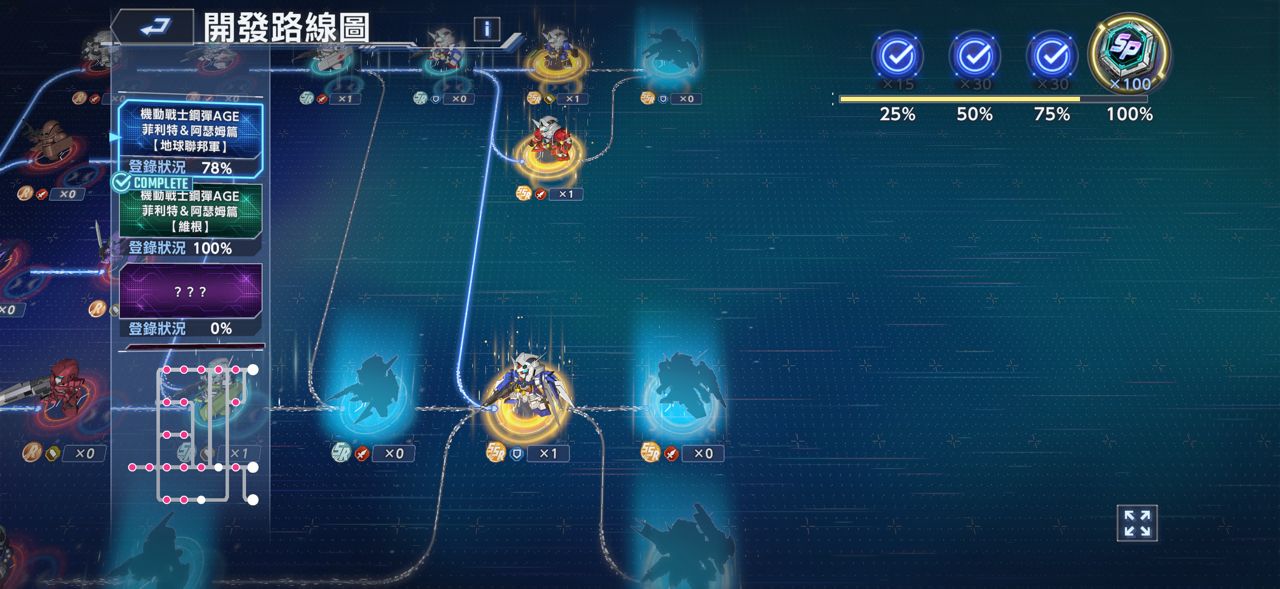This screenshot has height=589, width=1280.
Task: Click the route overview minimap
Action: tap(193, 433)
